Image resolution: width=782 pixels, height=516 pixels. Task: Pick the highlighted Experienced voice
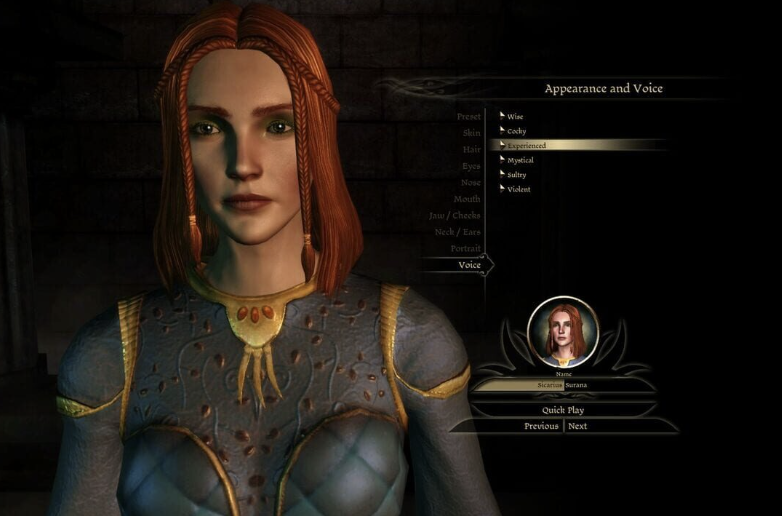[x=526, y=146]
